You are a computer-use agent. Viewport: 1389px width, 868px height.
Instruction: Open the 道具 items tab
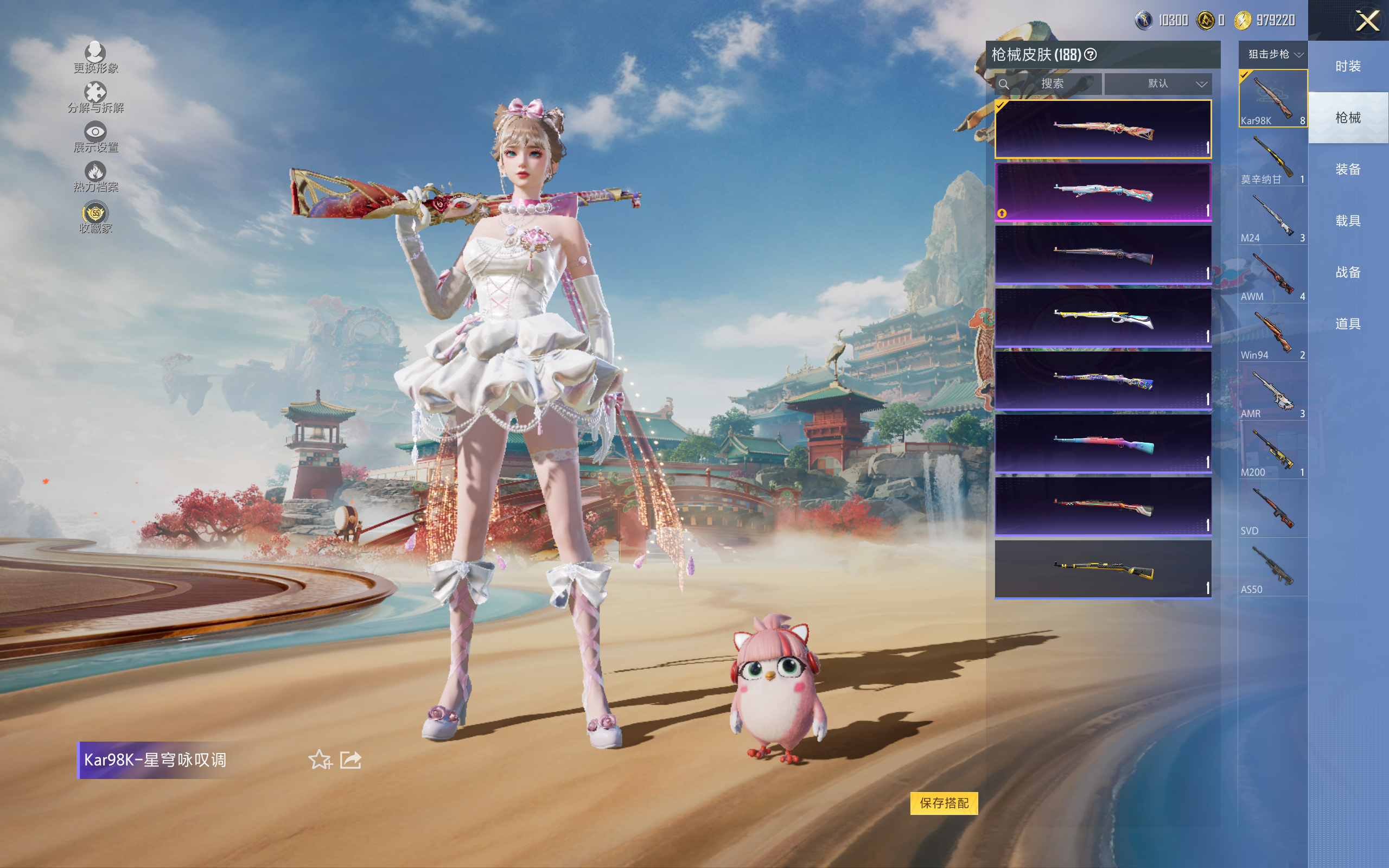1348,324
